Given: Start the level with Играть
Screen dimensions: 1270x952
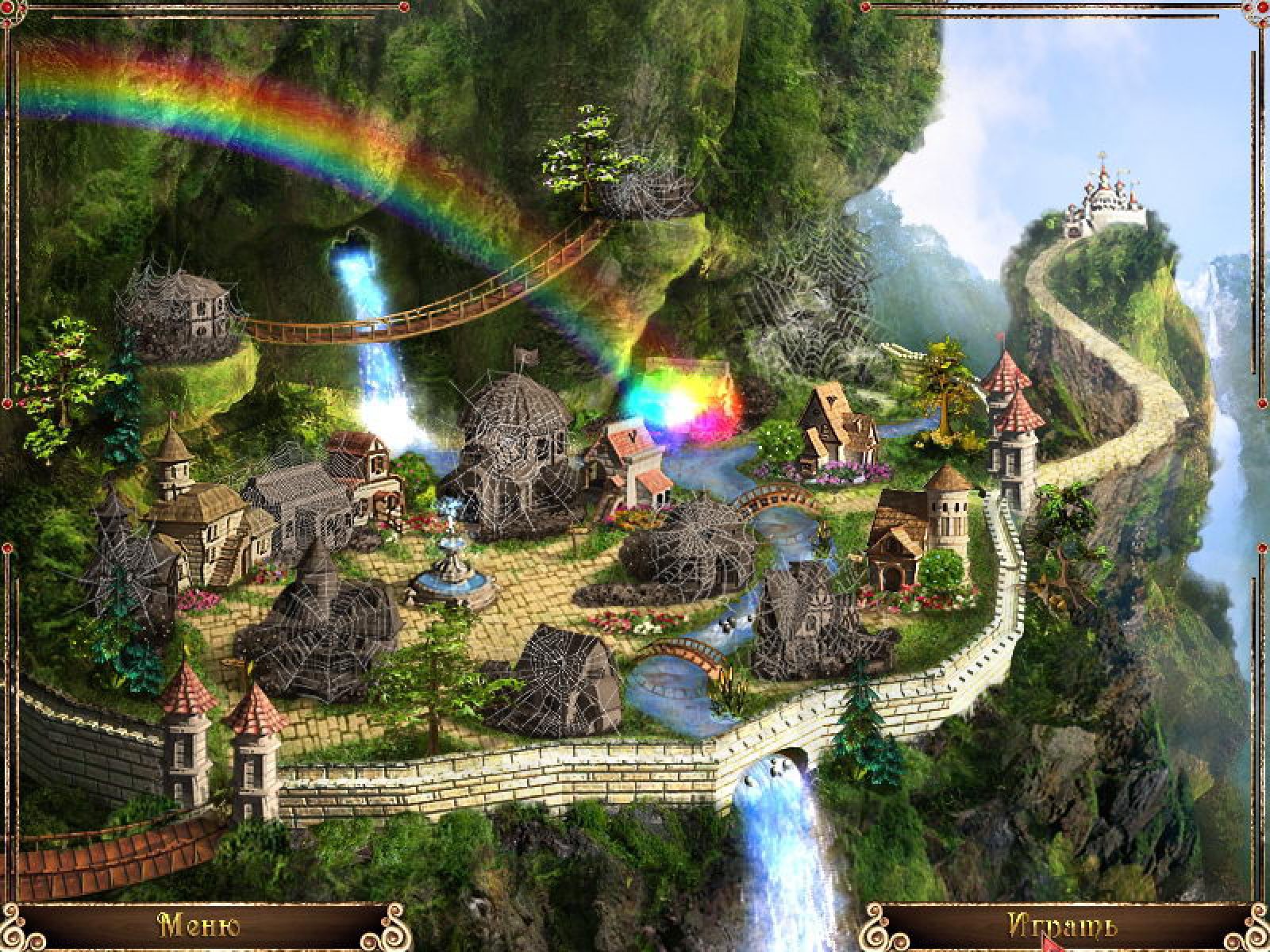Looking at the screenshot, I should point(1063,927).
